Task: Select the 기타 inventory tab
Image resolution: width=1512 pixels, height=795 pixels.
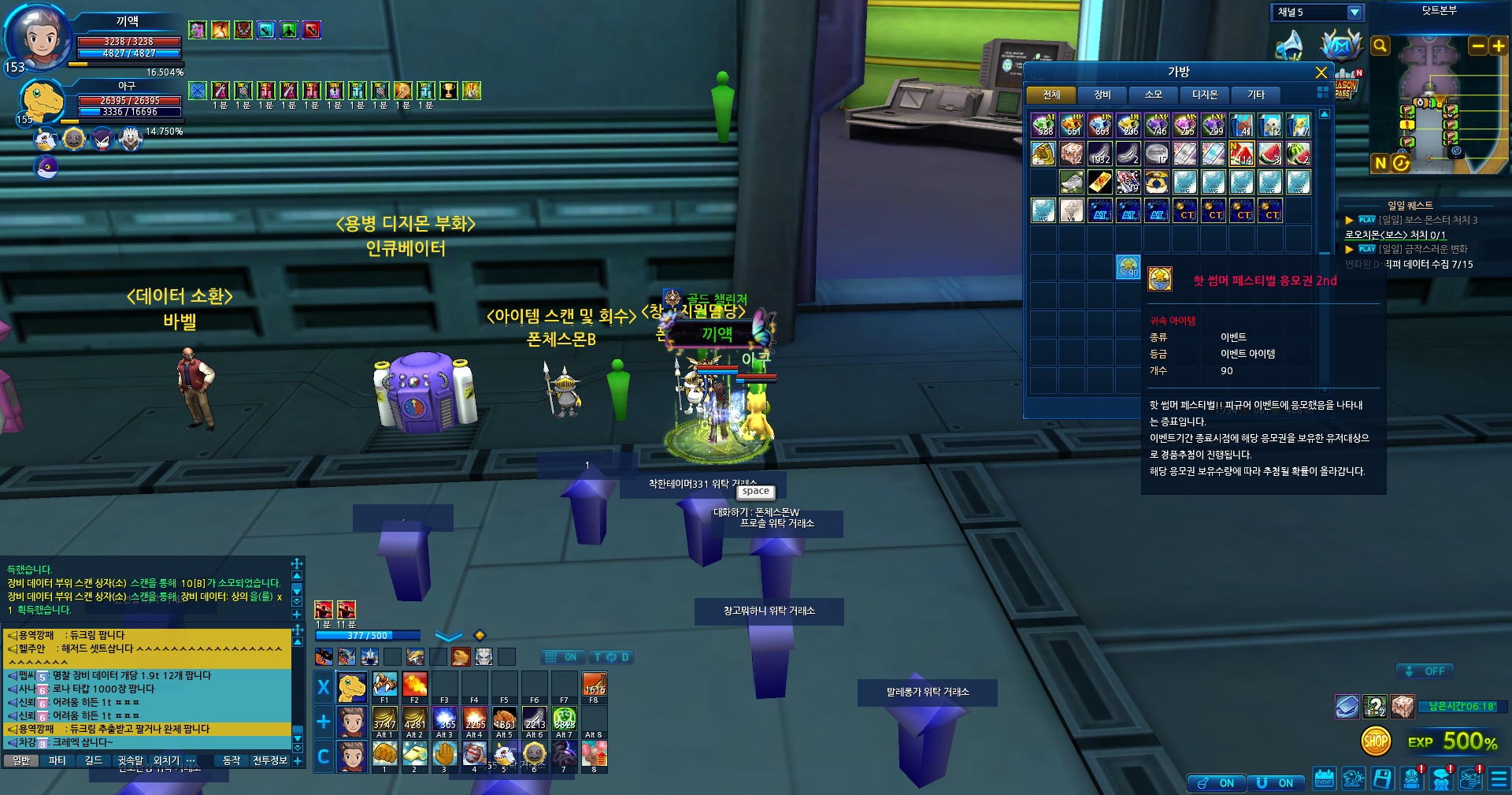Action: [x=1255, y=95]
